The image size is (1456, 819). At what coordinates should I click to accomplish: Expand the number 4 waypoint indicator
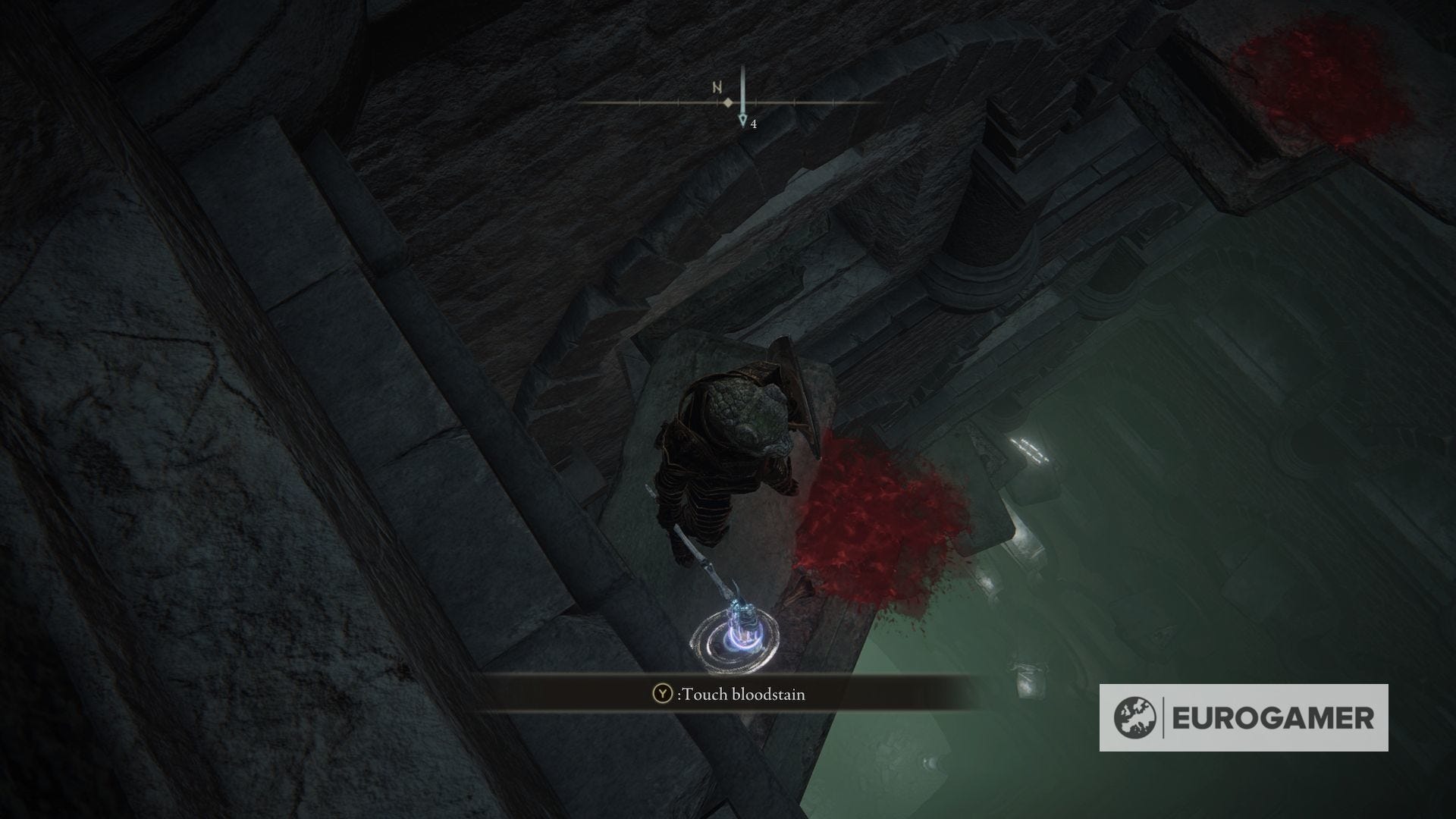(x=752, y=124)
